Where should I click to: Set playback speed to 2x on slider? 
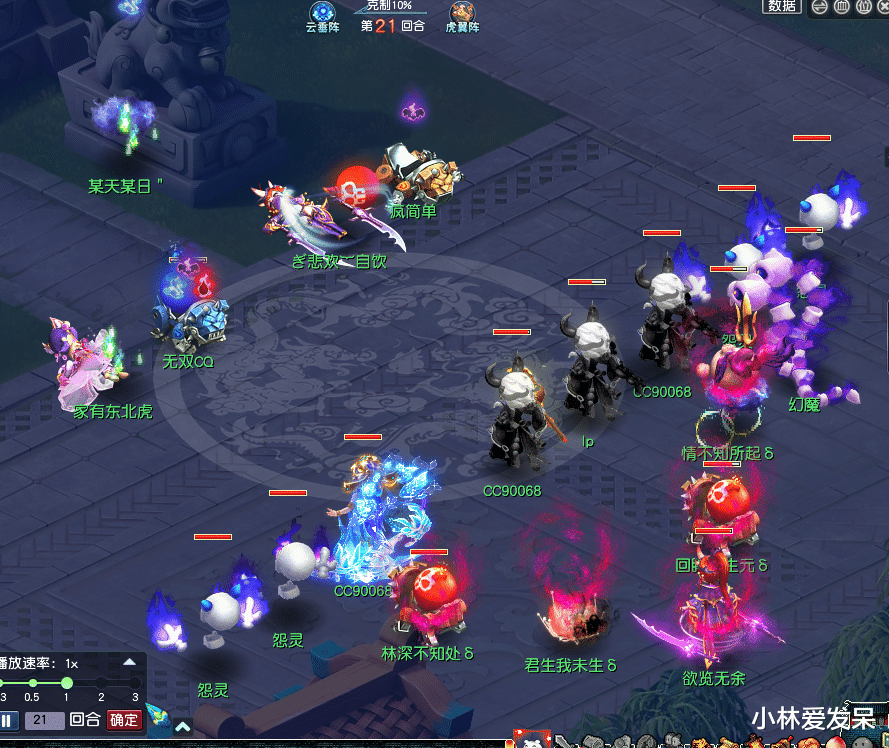click(101, 683)
